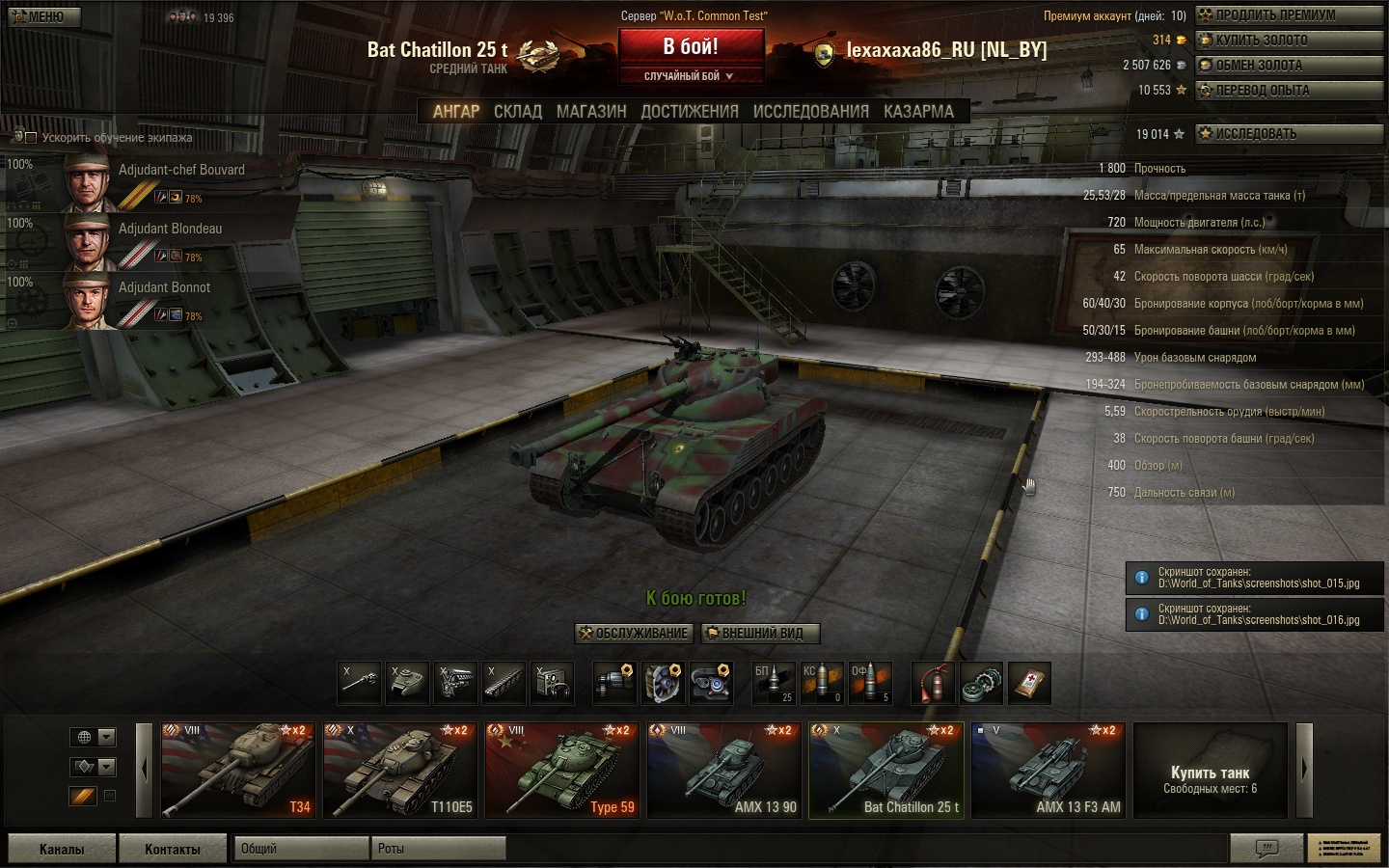Select crew member Adjudant-chef Bouvard
This screenshot has width=1389, height=868.
(x=154, y=181)
